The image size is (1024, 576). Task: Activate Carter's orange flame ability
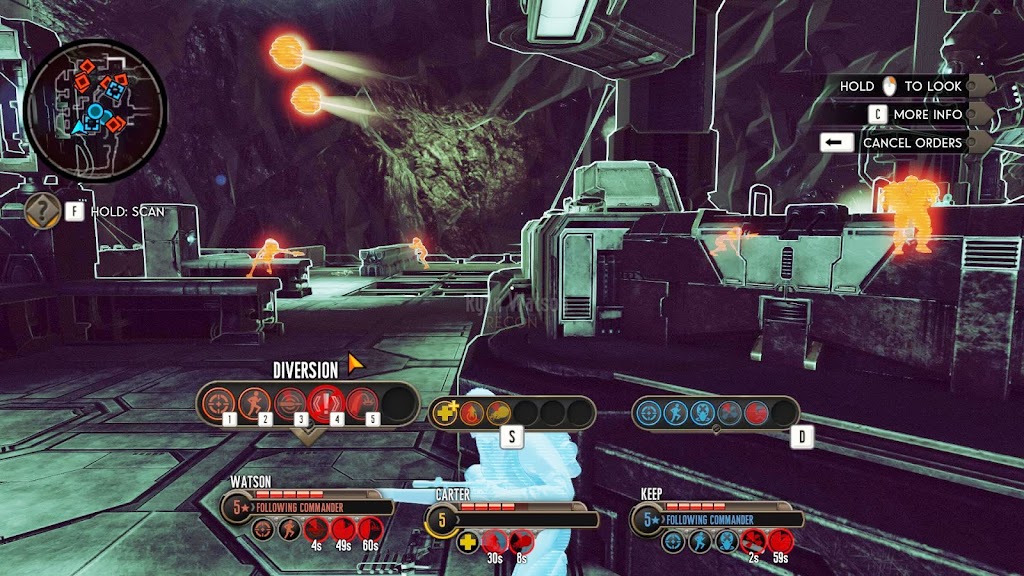pos(472,412)
